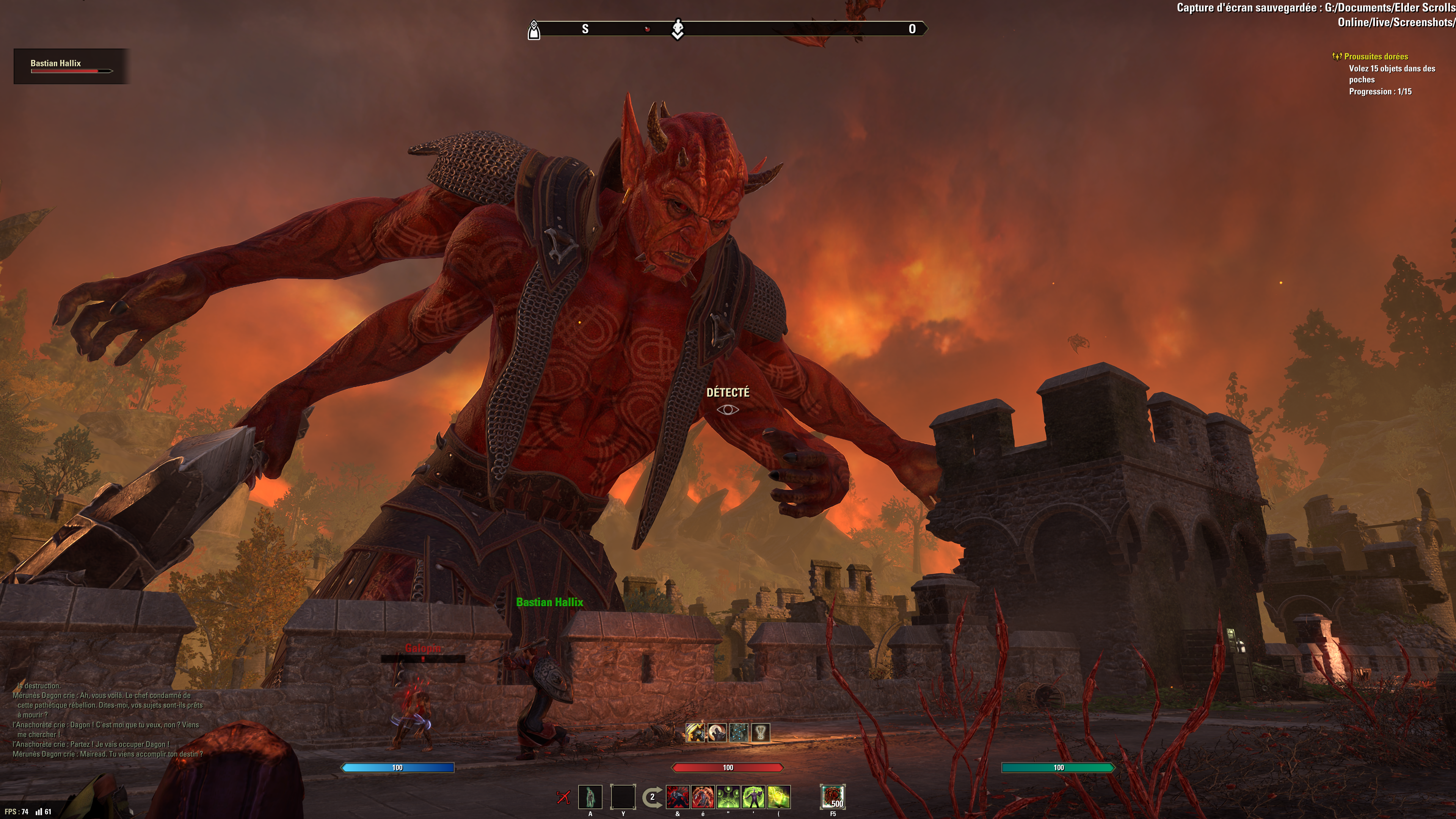The image size is (1456, 819).
Task: Check the blue constellation buff icon
Action: [x=739, y=733]
